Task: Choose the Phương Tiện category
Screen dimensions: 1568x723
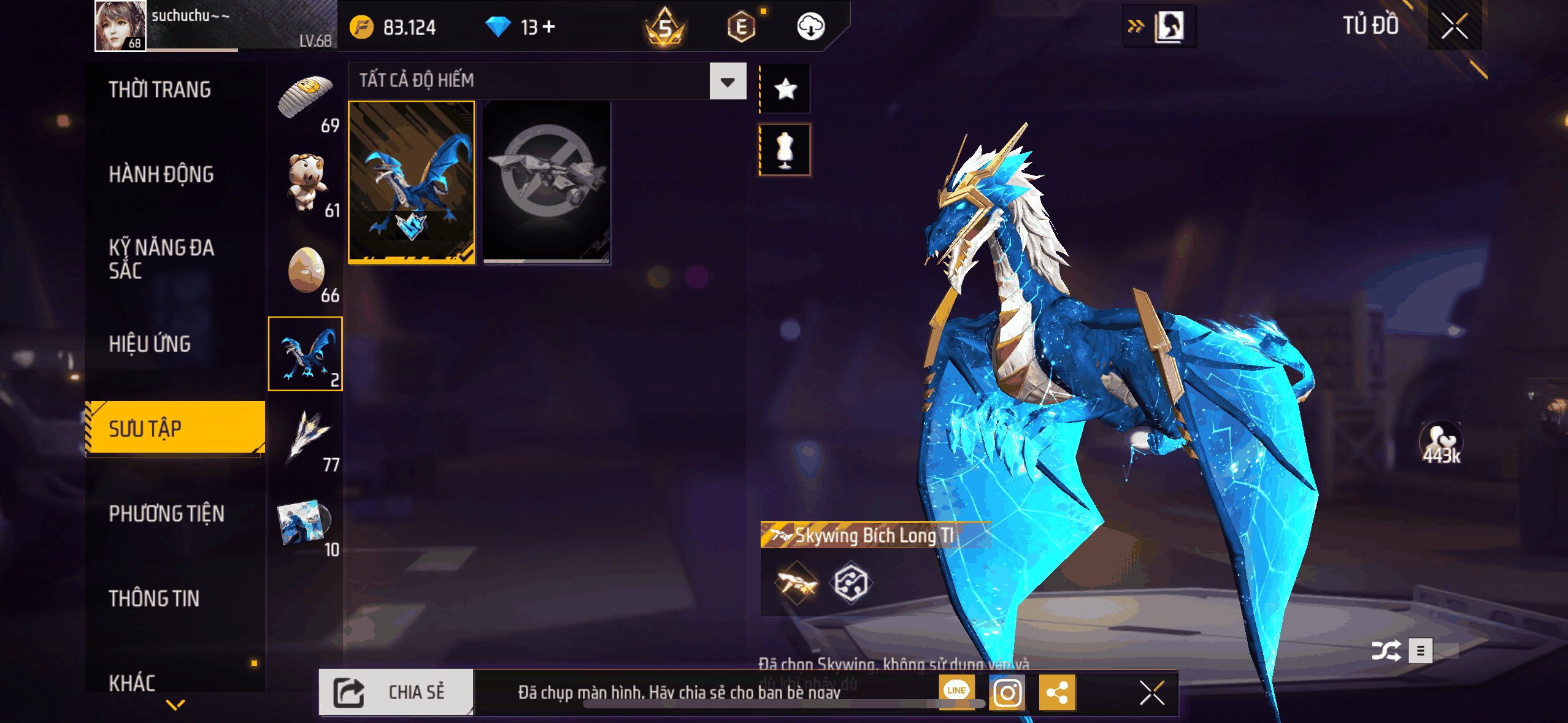Action: (166, 514)
